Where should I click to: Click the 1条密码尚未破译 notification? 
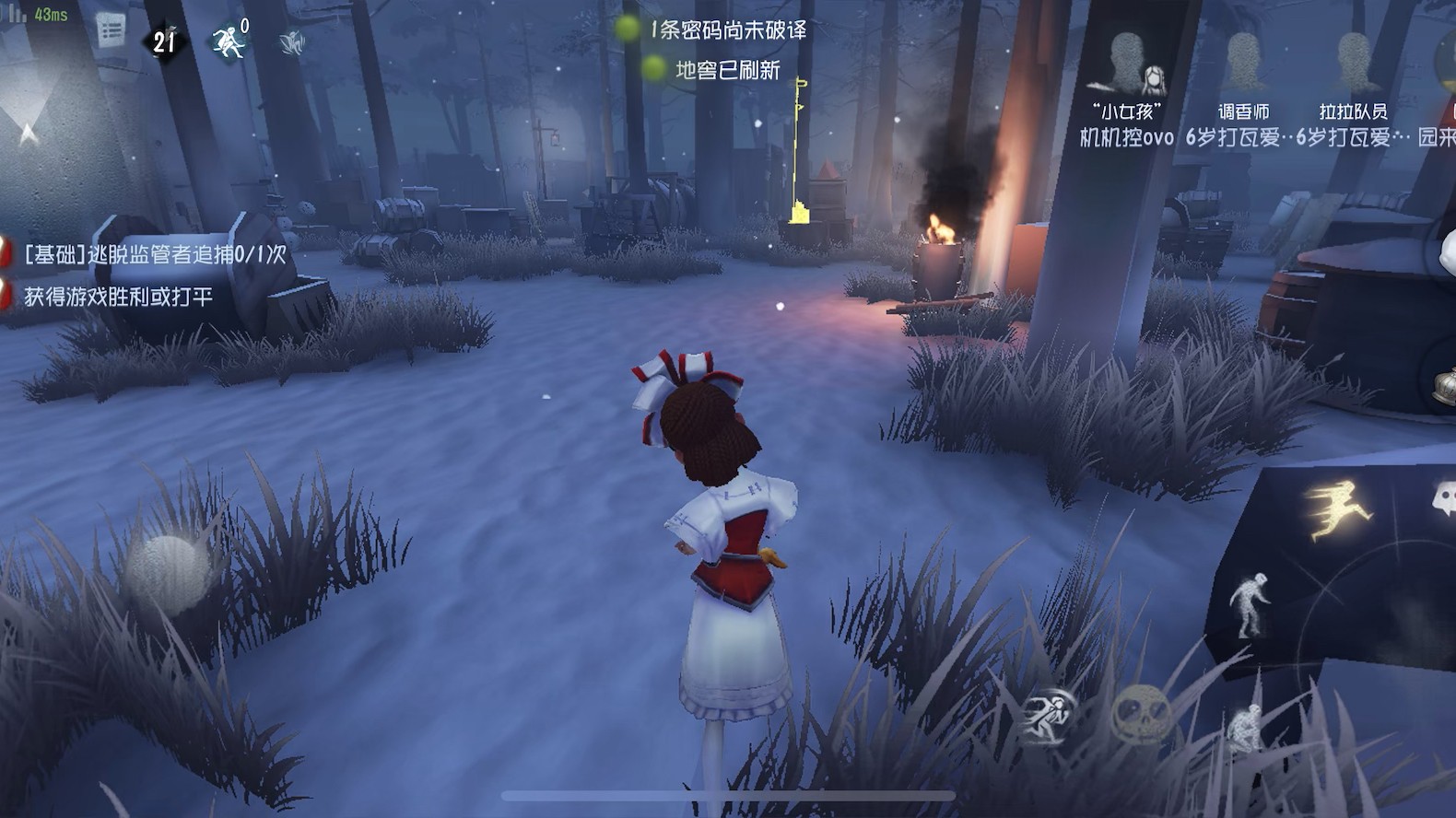728,29
